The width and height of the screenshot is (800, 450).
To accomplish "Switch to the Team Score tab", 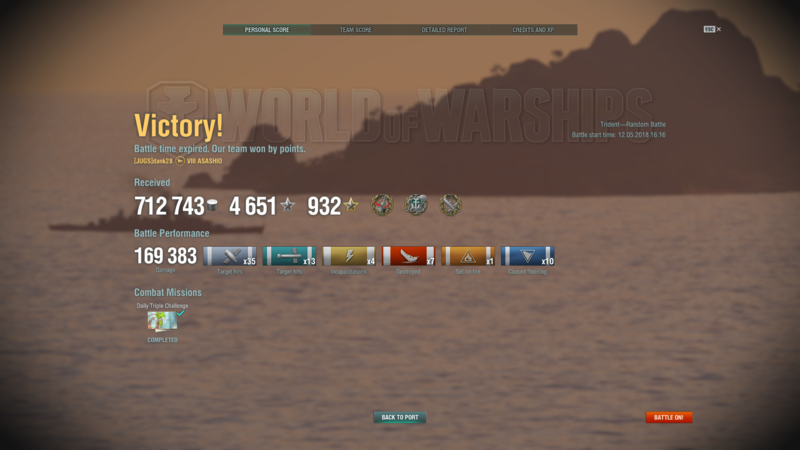I will [355, 30].
